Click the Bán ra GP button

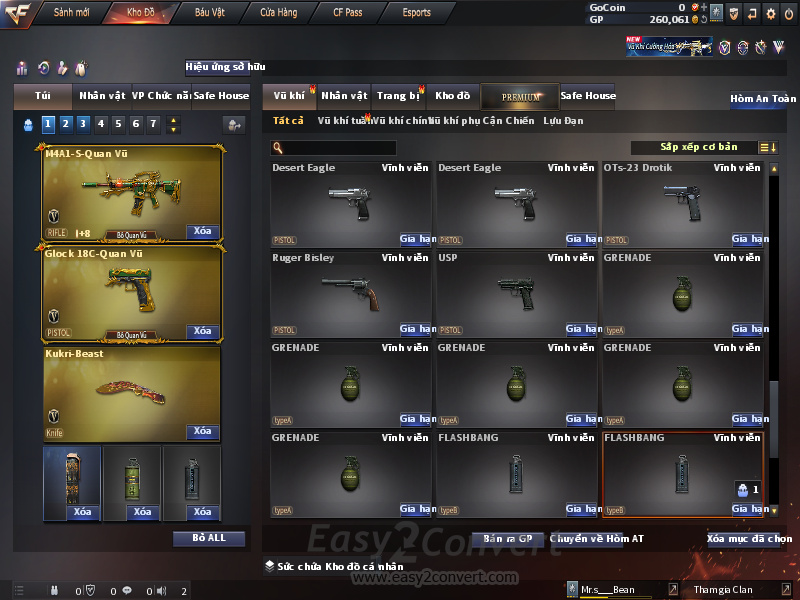click(507, 538)
